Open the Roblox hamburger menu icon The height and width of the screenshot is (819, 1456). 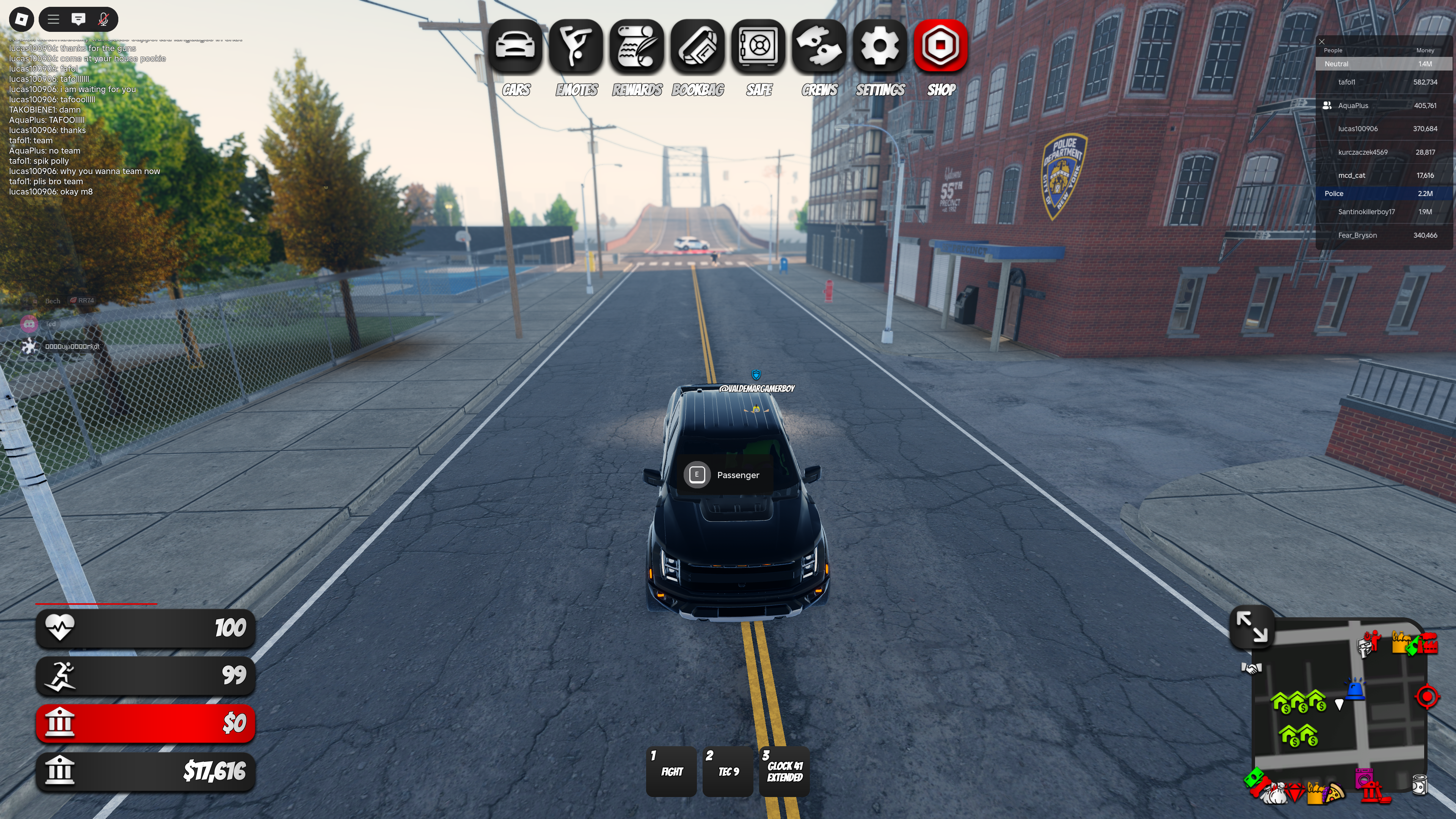tap(54, 19)
